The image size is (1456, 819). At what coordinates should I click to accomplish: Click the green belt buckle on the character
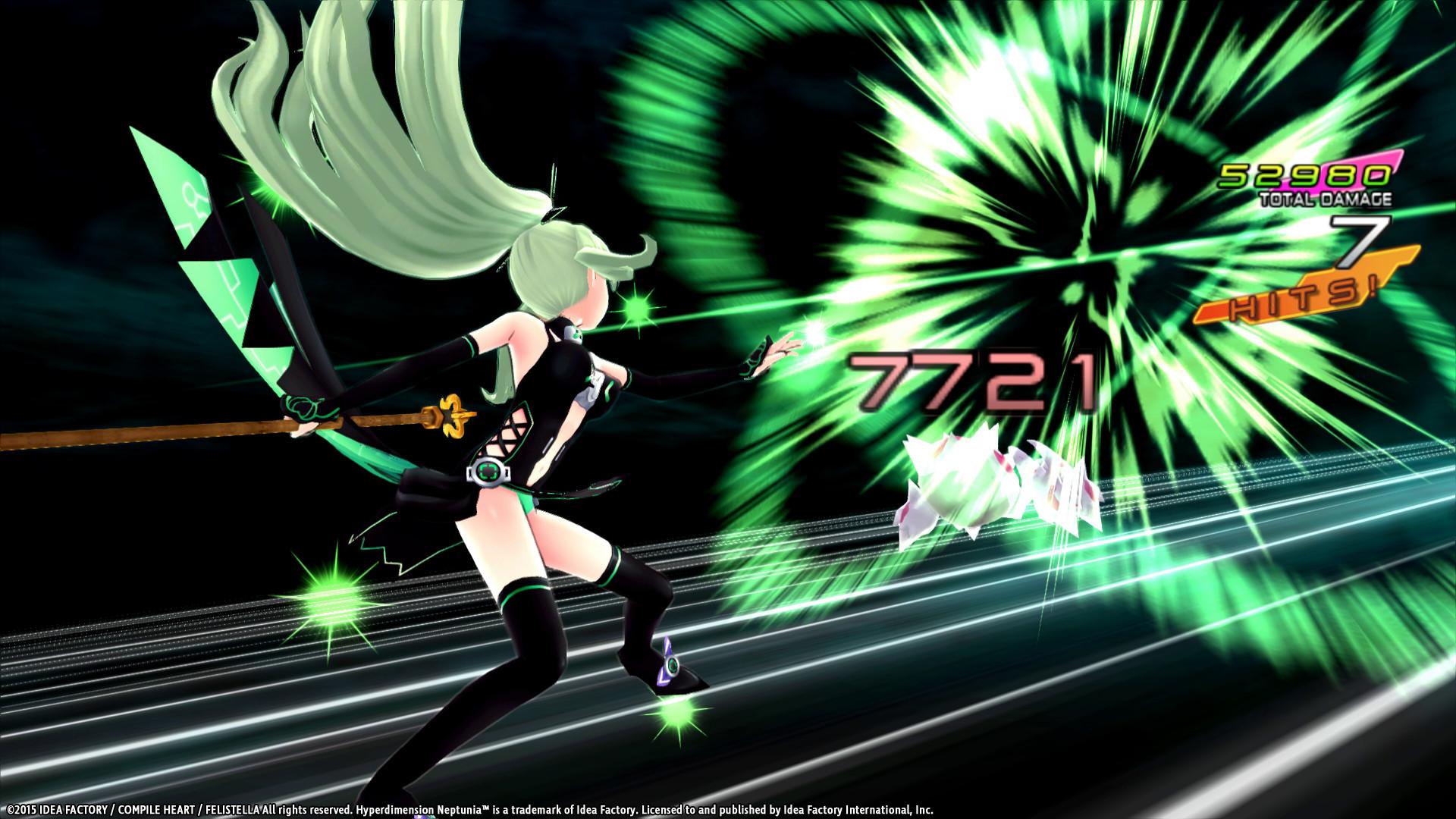pyautogui.click(x=490, y=470)
